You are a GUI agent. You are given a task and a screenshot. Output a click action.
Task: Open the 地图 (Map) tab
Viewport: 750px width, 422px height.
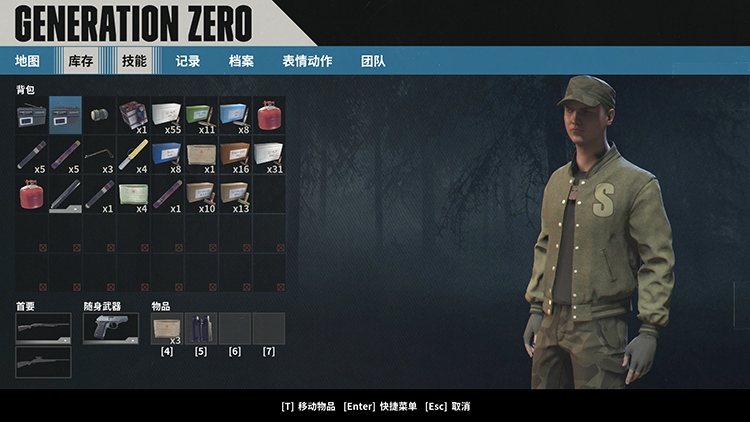[x=27, y=61]
